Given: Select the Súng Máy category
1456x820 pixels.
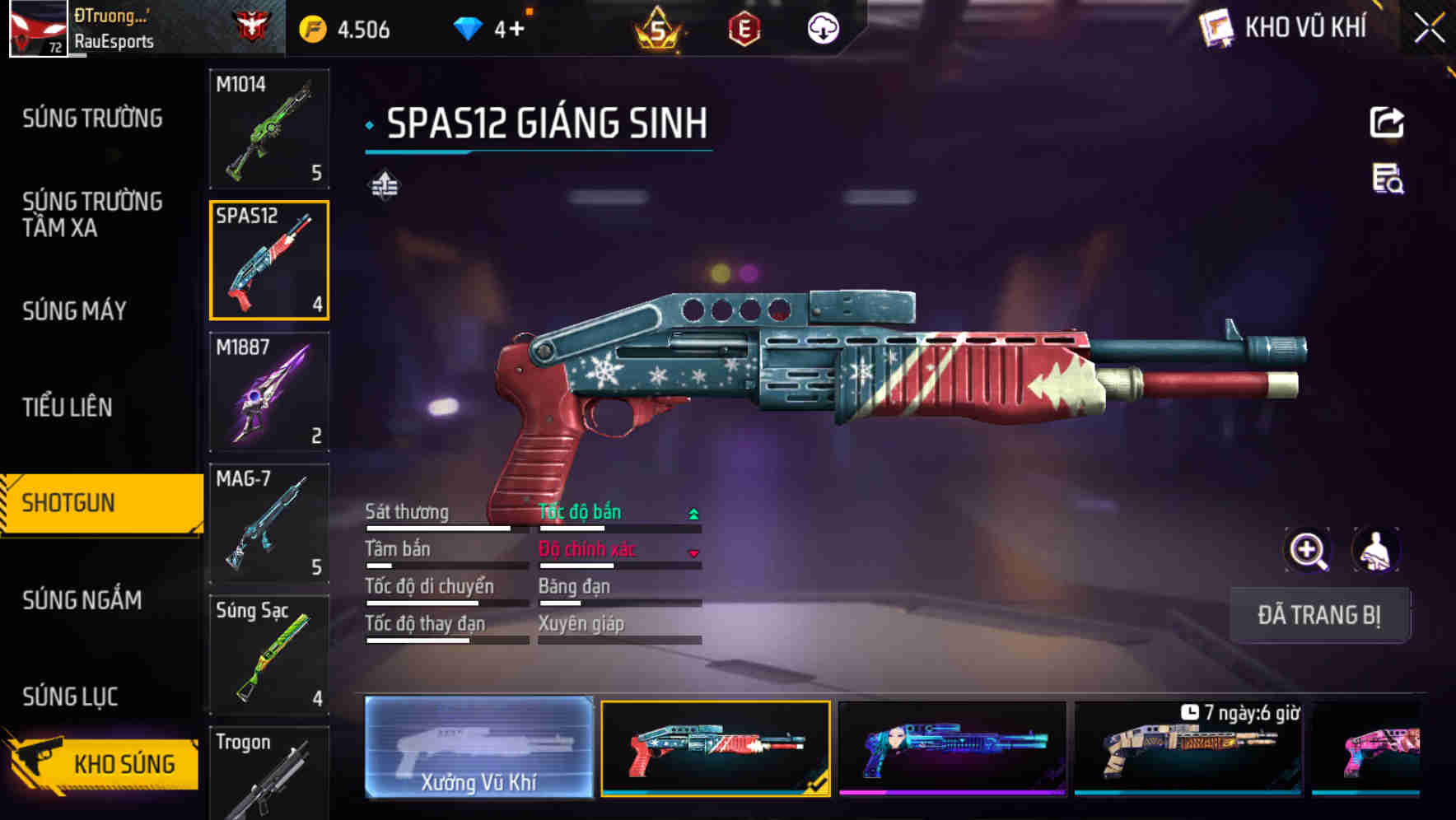Looking at the screenshot, I should pos(75,310).
